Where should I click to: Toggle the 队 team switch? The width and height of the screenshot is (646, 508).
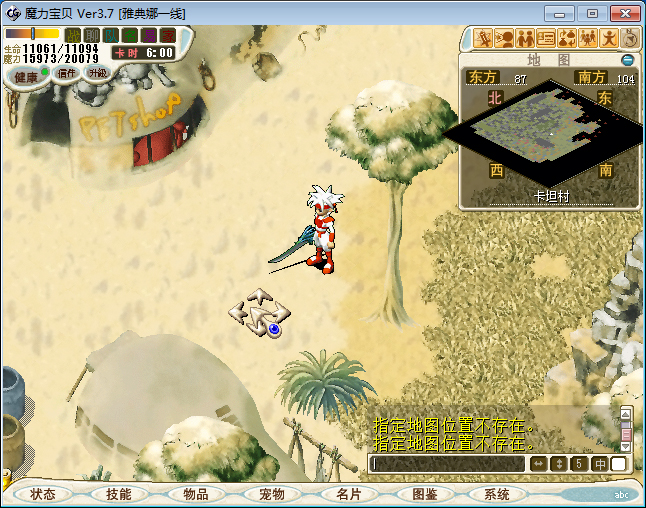coord(110,35)
